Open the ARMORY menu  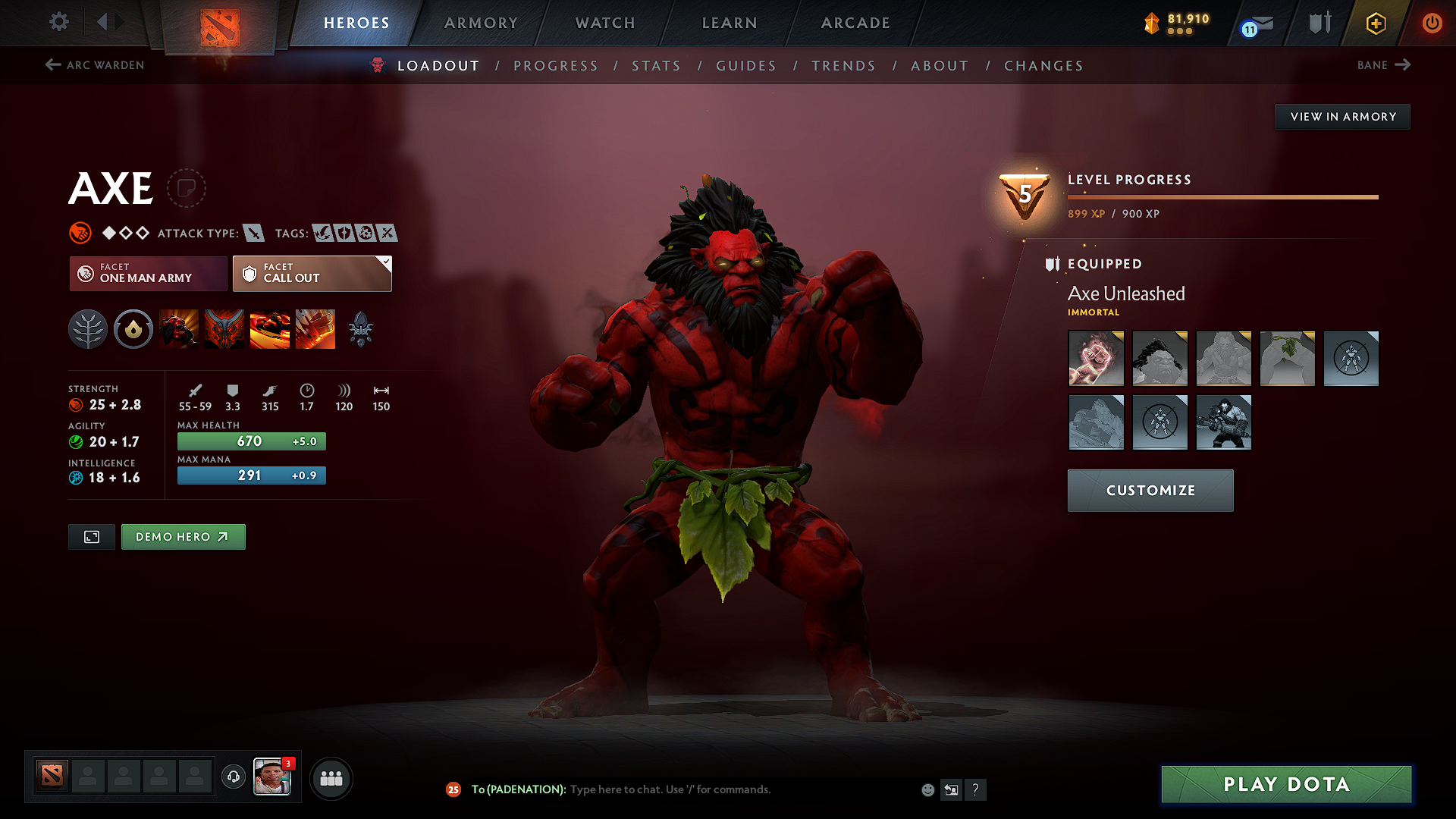pyautogui.click(x=481, y=23)
